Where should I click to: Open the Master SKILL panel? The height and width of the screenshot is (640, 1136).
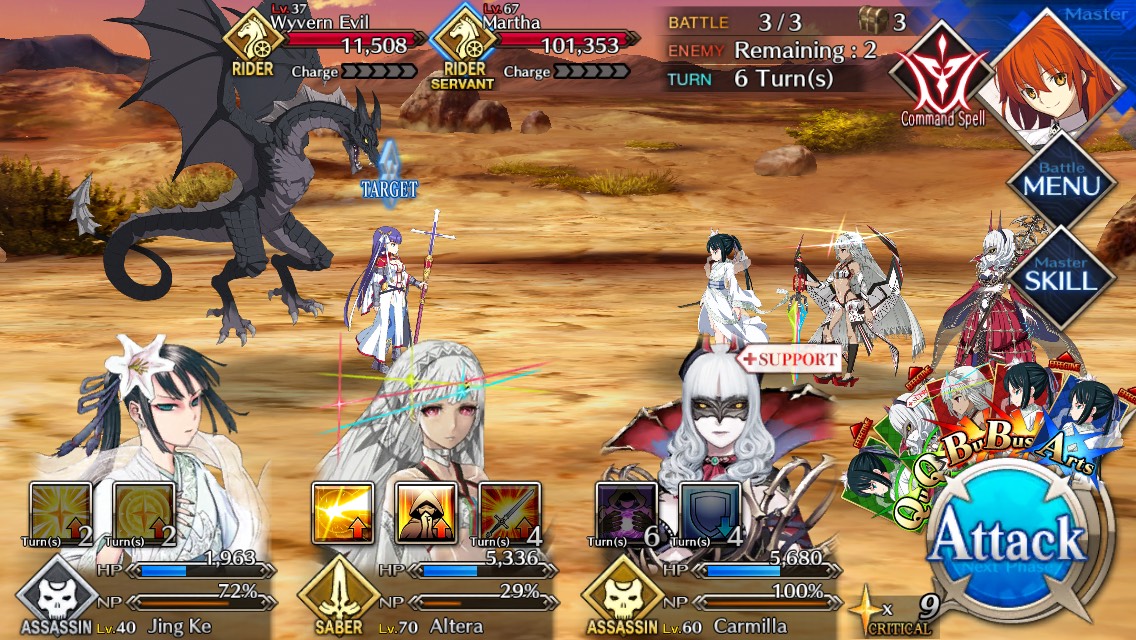(1060, 271)
